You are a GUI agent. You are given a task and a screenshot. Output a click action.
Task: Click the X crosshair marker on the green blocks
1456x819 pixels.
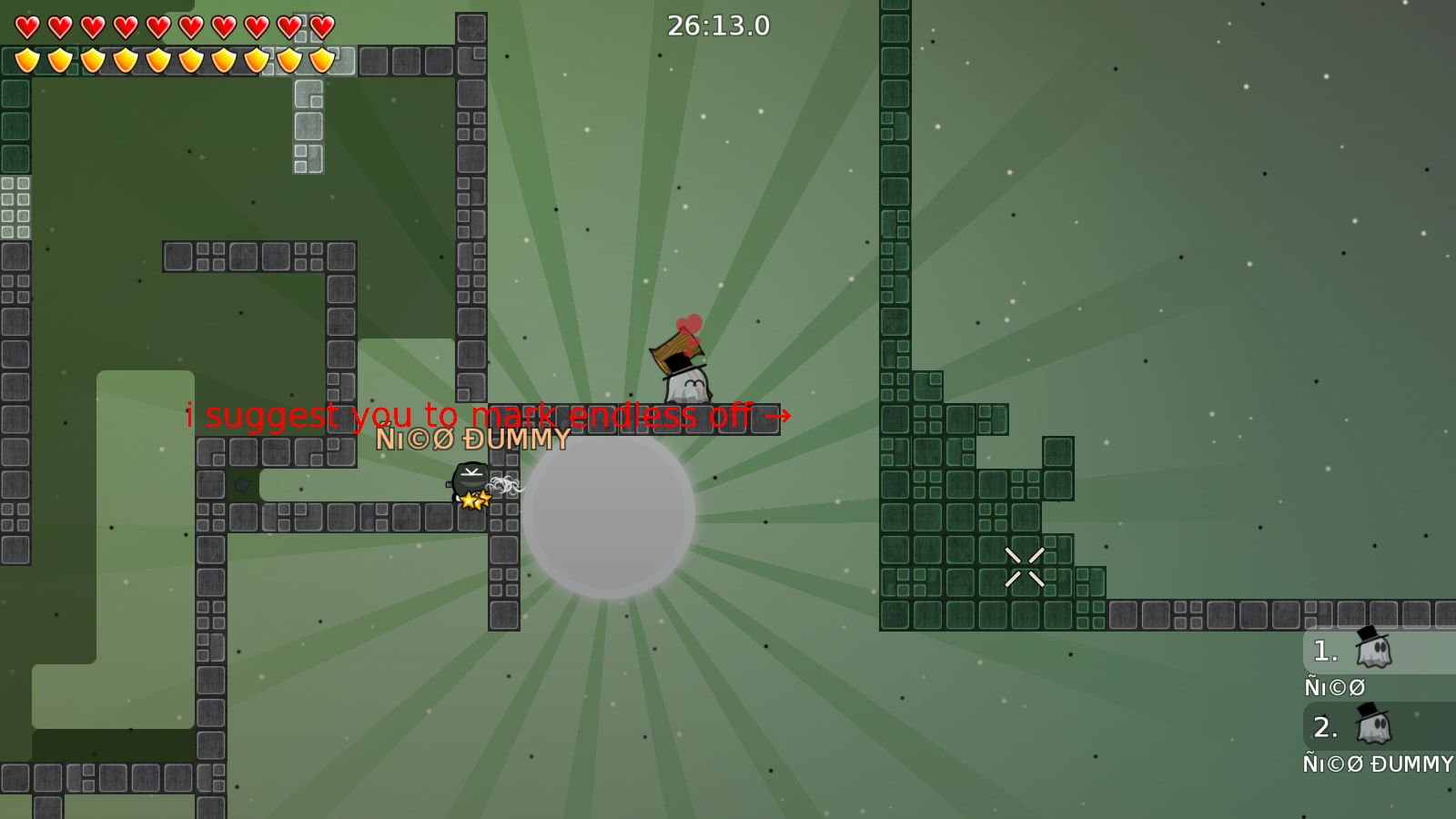coord(1025,566)
